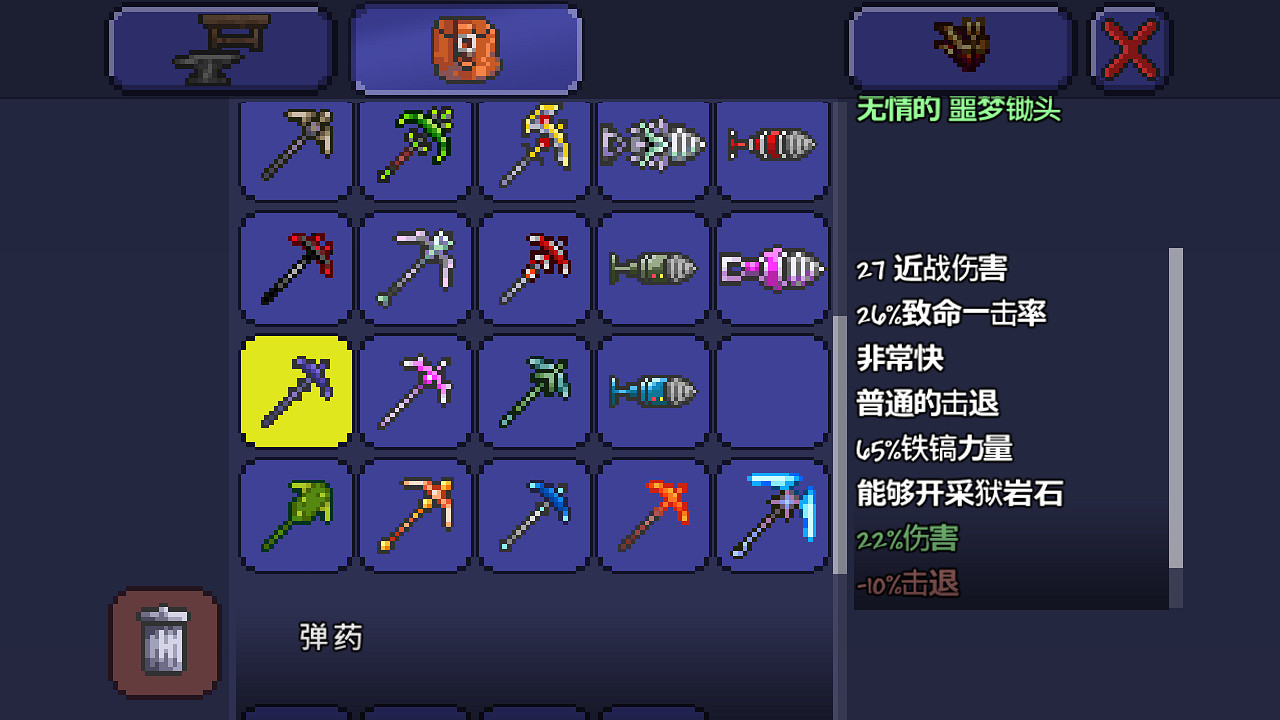Open the trash can slot
This screenshot has width=1280, height=720.
164,644
